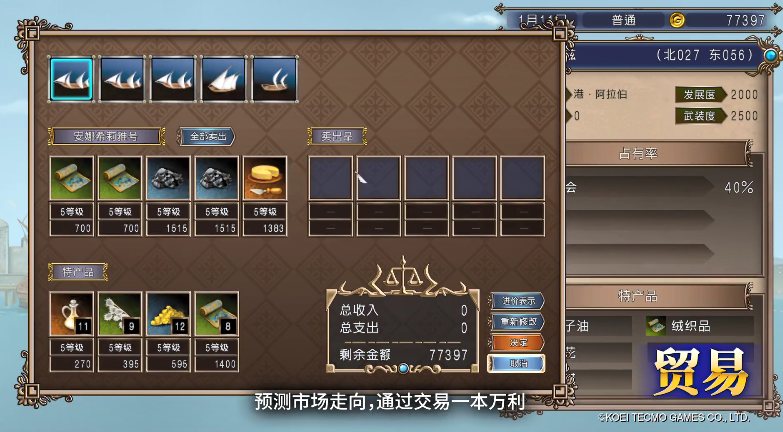The width and height of the screenshot is (783, 432).
Task: Click the 全部卖出 sell-all button
Action: click(206, 136)
